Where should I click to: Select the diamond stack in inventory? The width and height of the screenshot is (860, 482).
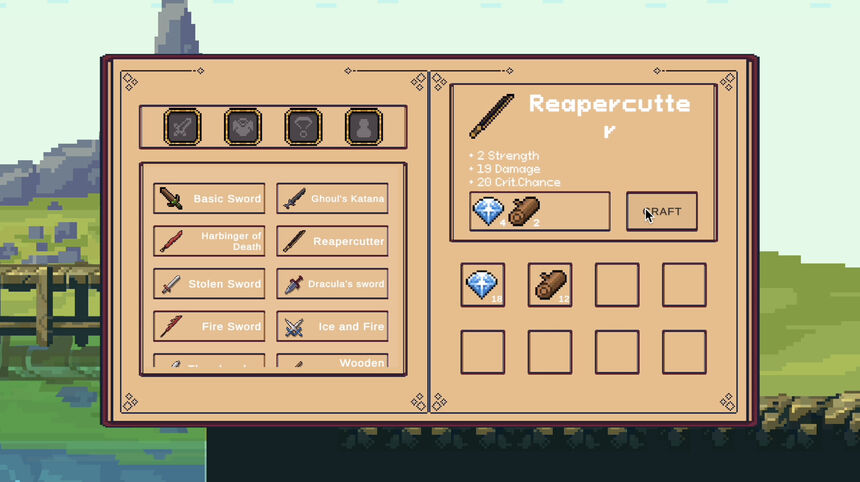483,285
